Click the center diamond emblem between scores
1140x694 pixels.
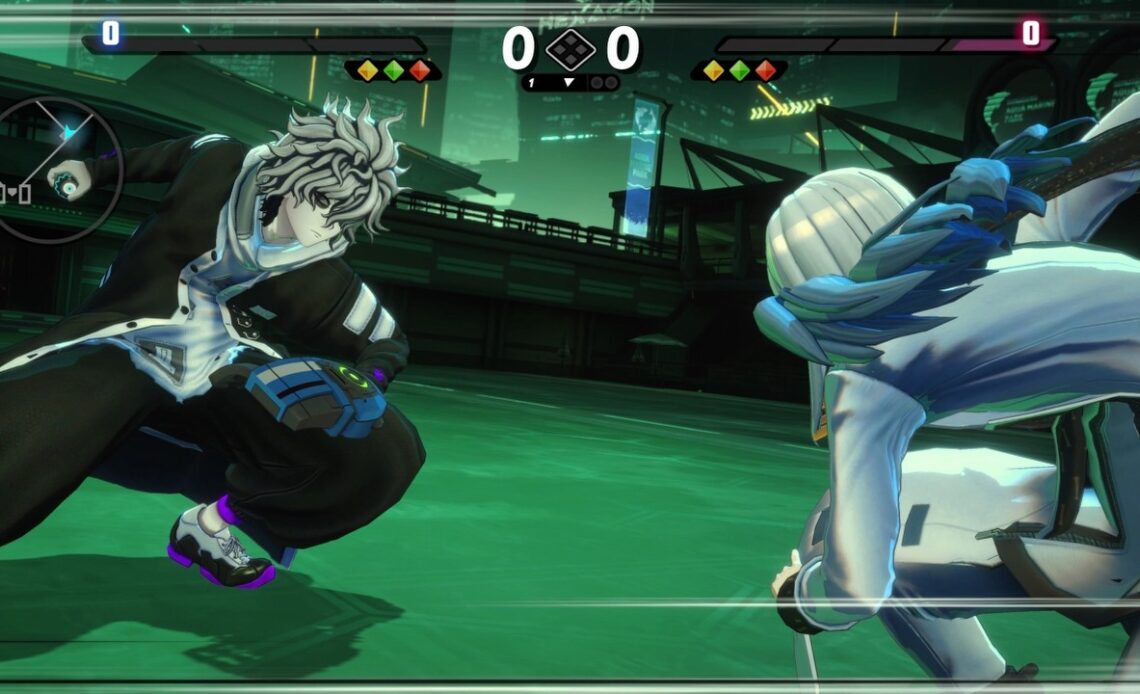[x=570, y=49]
